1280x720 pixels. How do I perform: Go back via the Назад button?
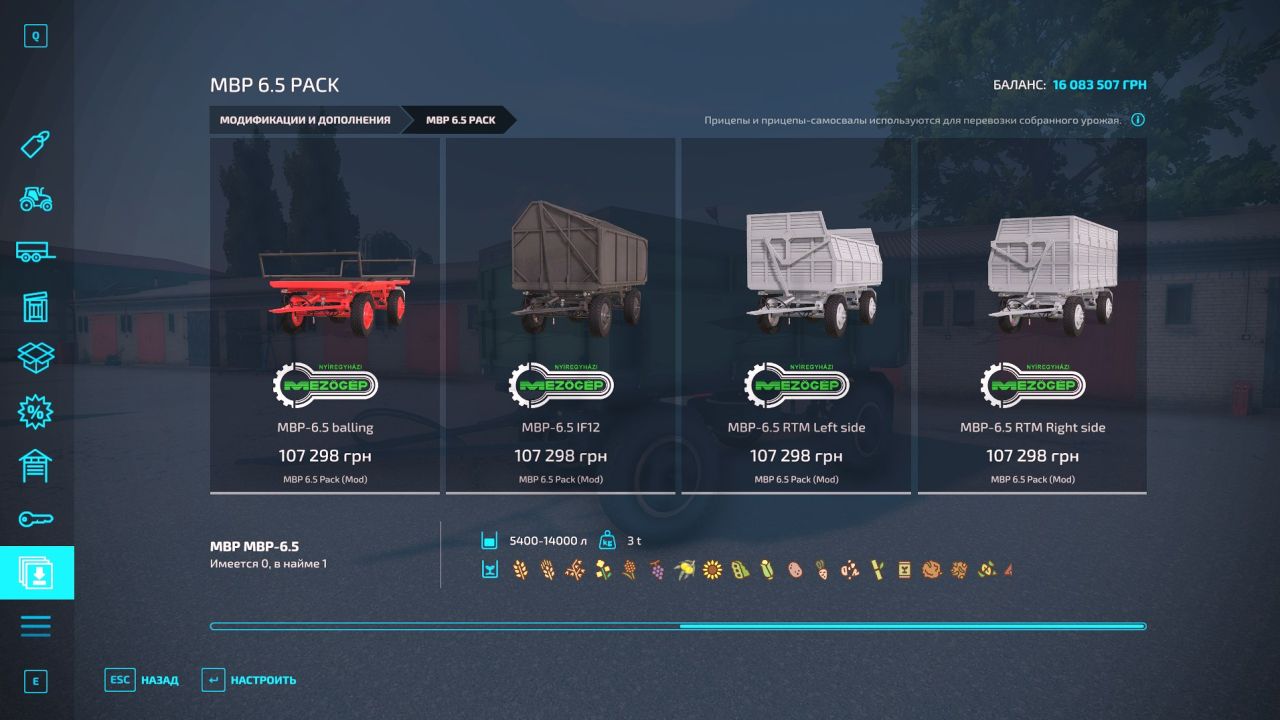click(x=142, y=680)
